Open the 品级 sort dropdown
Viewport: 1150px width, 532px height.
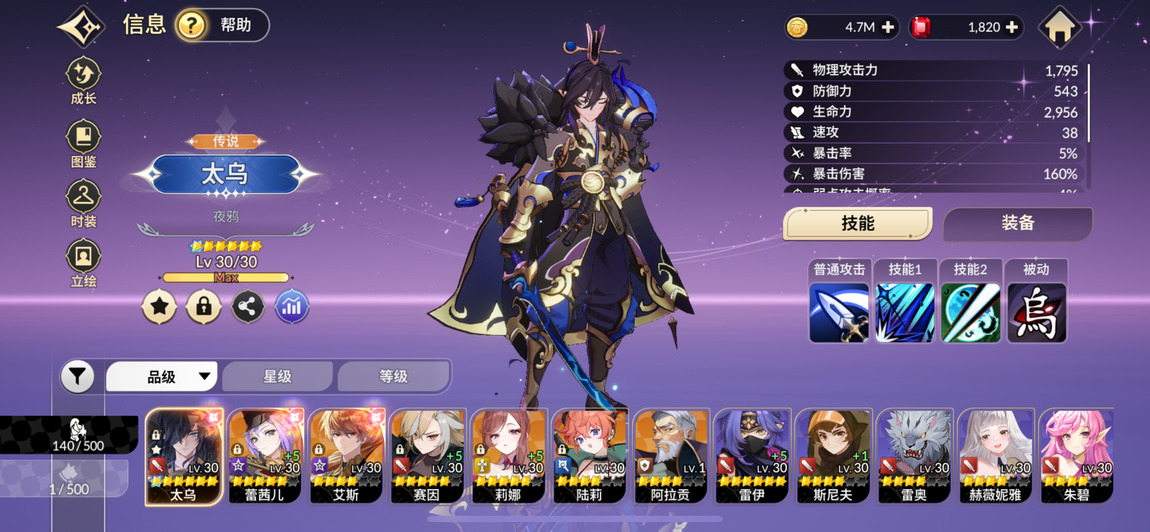tap(162, 377)
